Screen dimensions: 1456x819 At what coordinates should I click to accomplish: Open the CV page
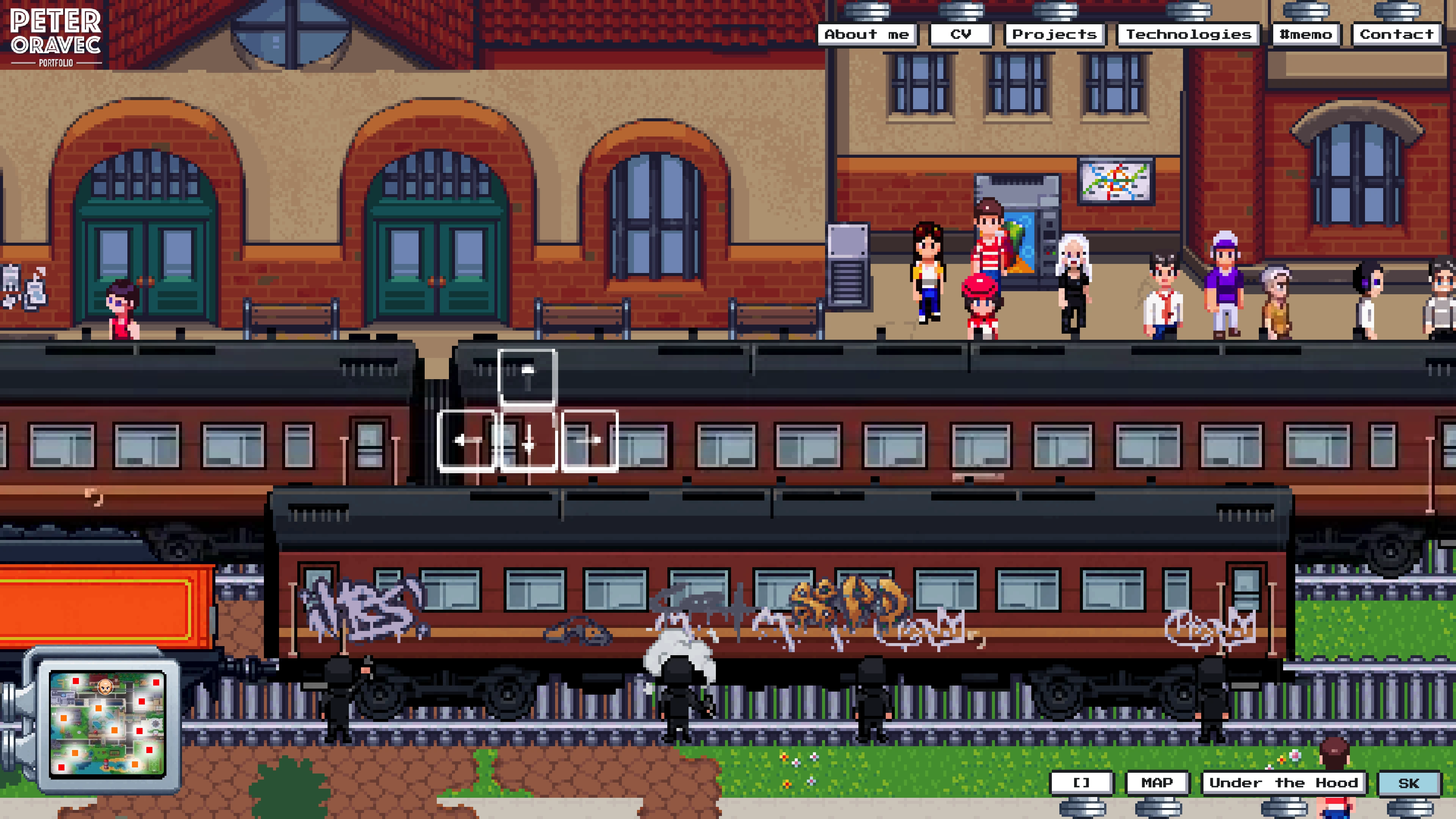(x=960, y=35)
